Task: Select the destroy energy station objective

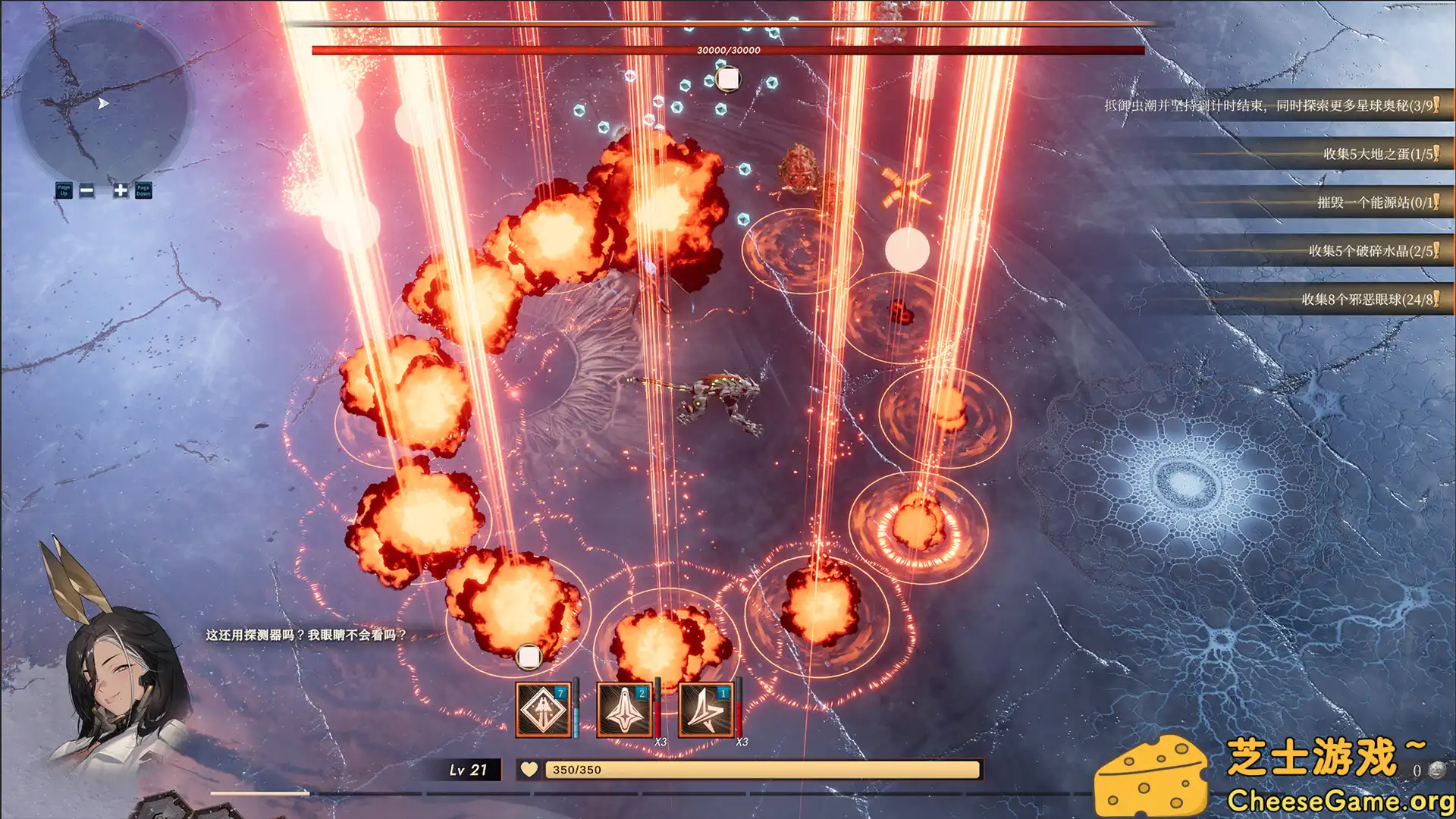Action: click(1376, 202)
